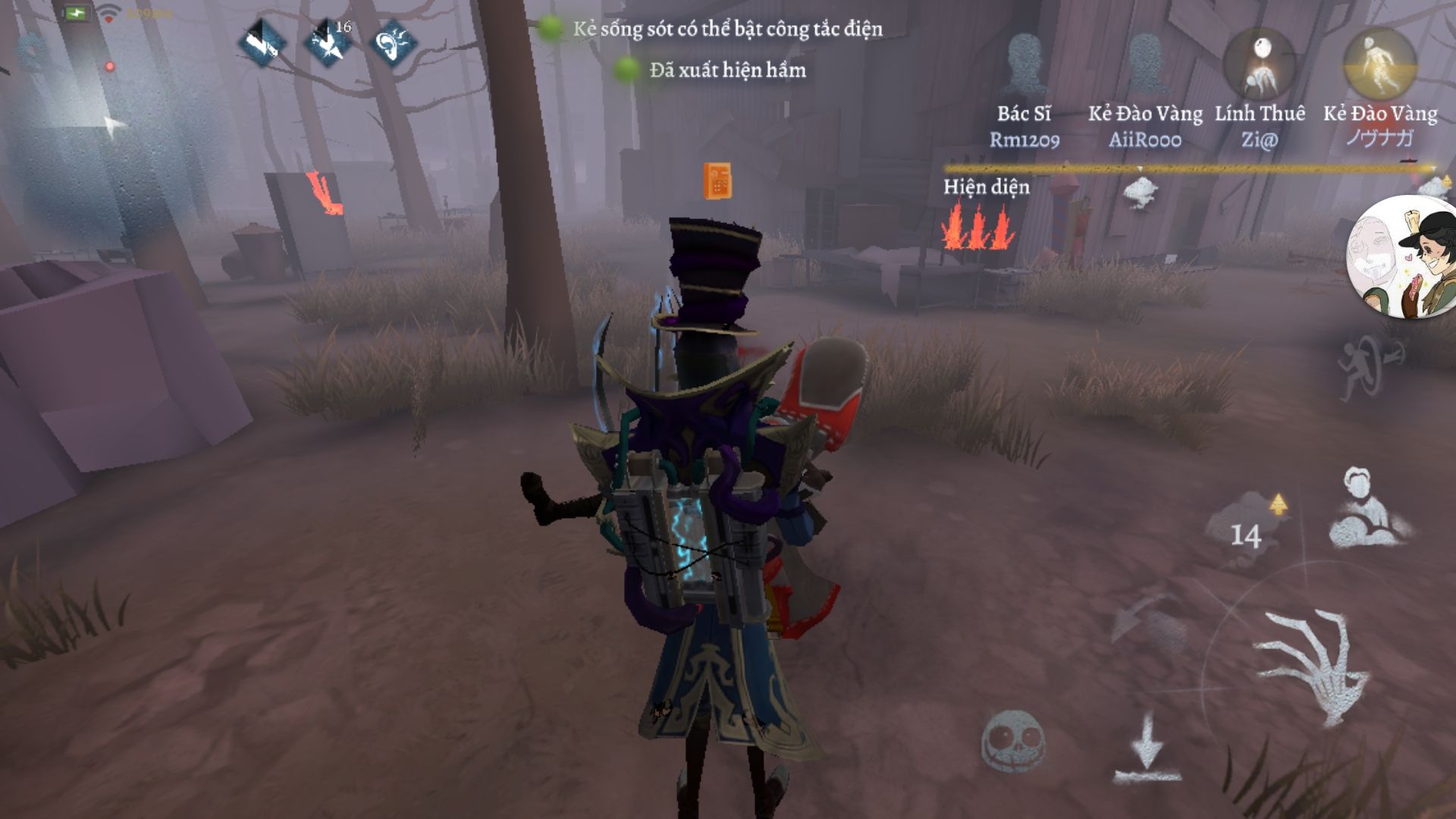Select the trait icon with counter 16
Viewport: 1456px width, 819px height.
(x=328, y=42)
